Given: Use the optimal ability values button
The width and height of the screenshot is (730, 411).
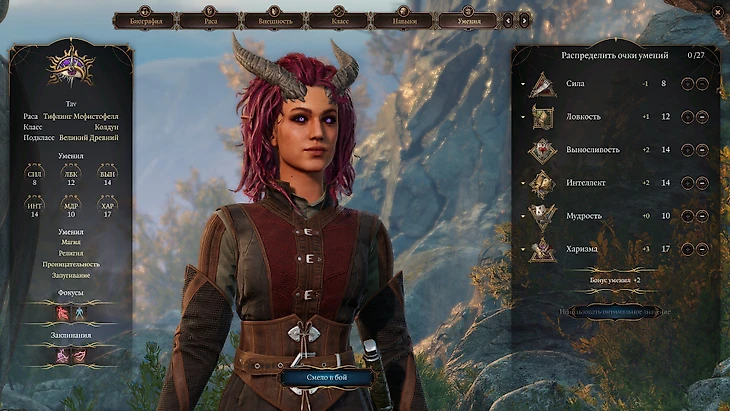Looking at the screenshot, I should click(x=614, y=312).
